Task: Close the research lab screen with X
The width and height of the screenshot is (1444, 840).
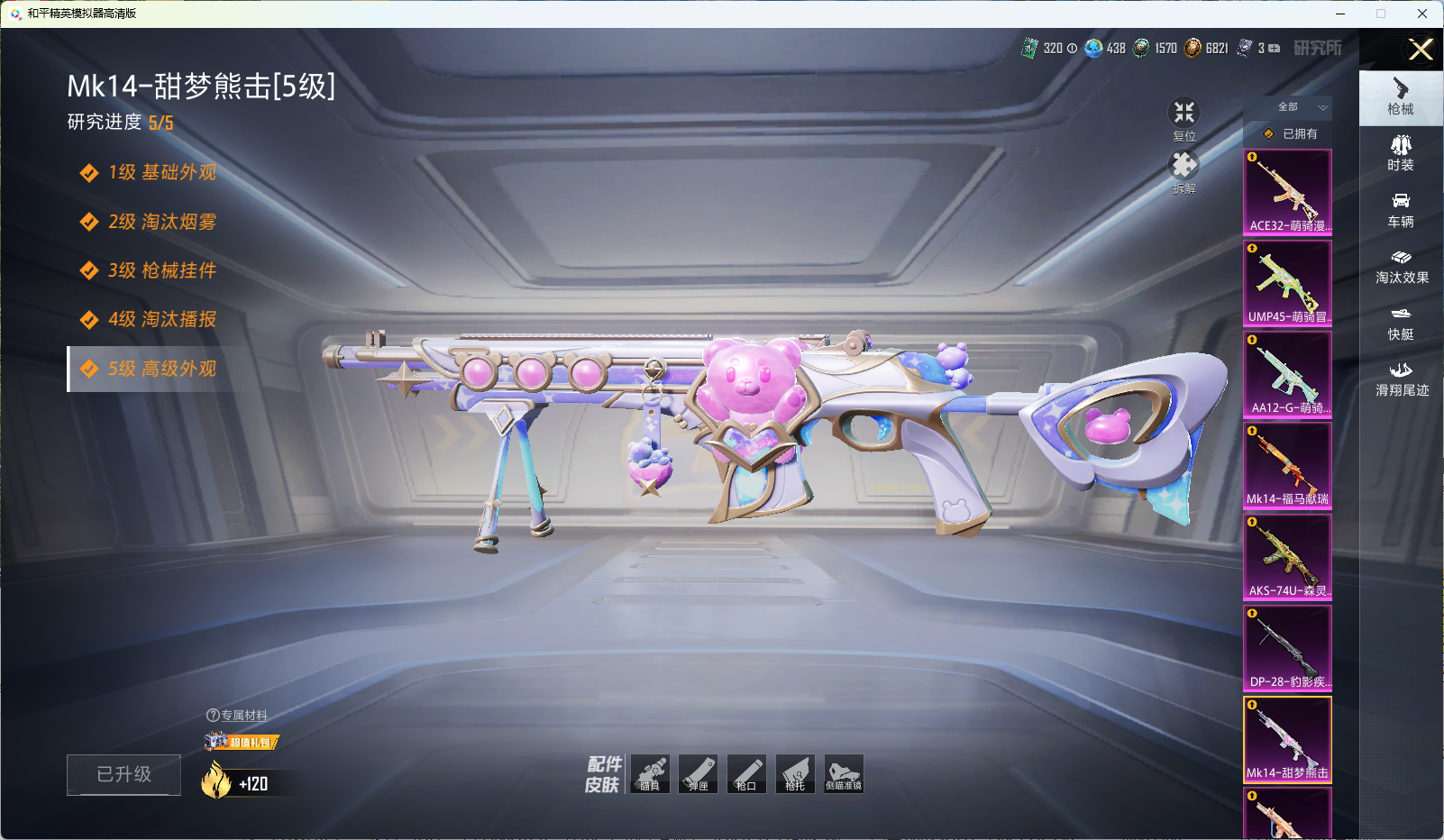Action: click(1421, 50)
